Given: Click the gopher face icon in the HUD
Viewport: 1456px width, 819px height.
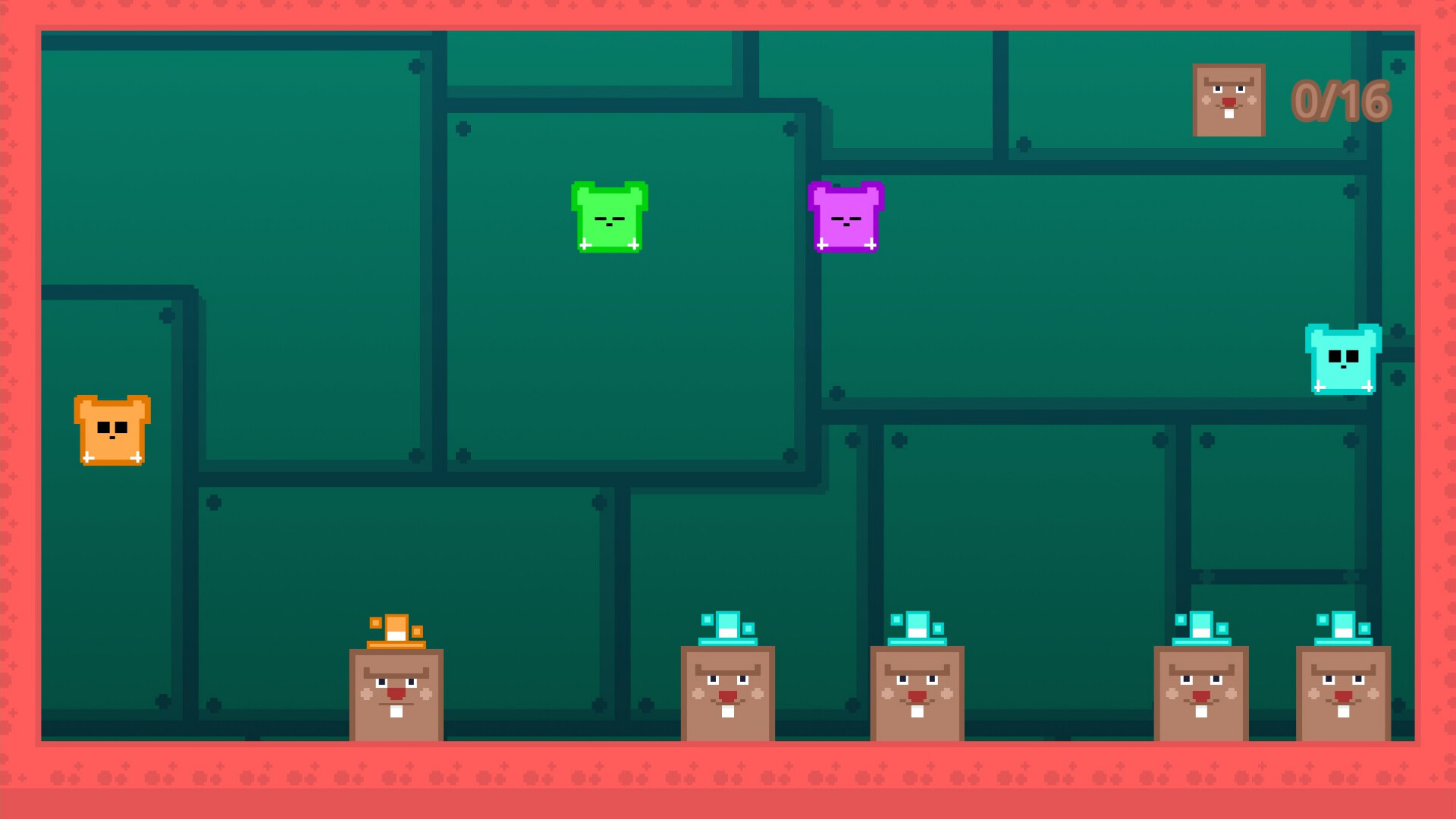Looking at the screenshot, I should pos(1228,99).
